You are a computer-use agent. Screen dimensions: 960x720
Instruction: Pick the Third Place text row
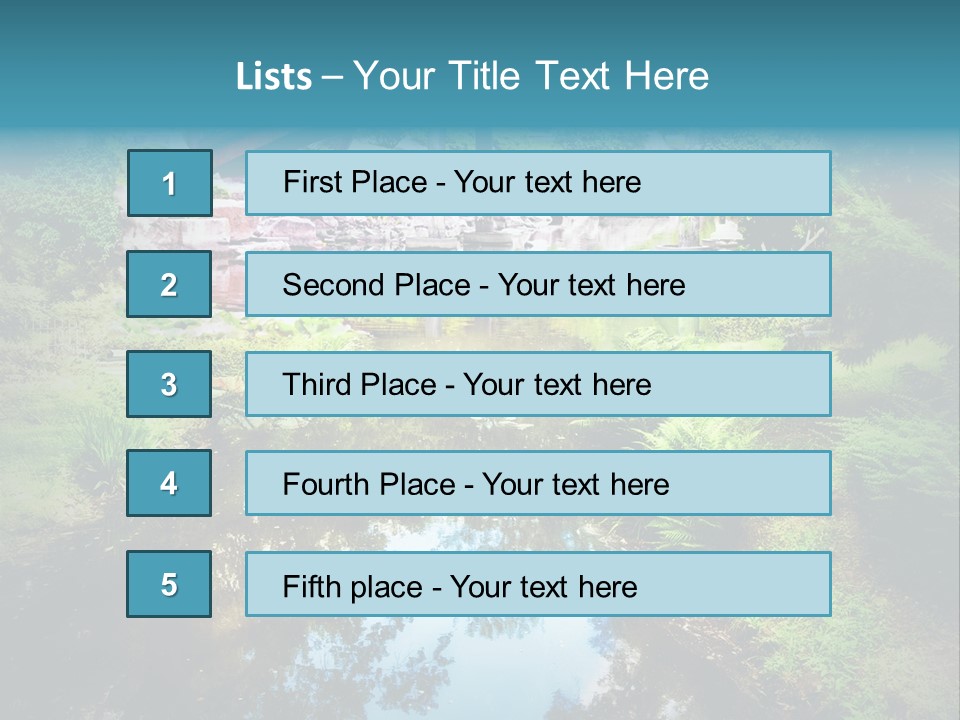pyautogui.click(x=538, y=384)
